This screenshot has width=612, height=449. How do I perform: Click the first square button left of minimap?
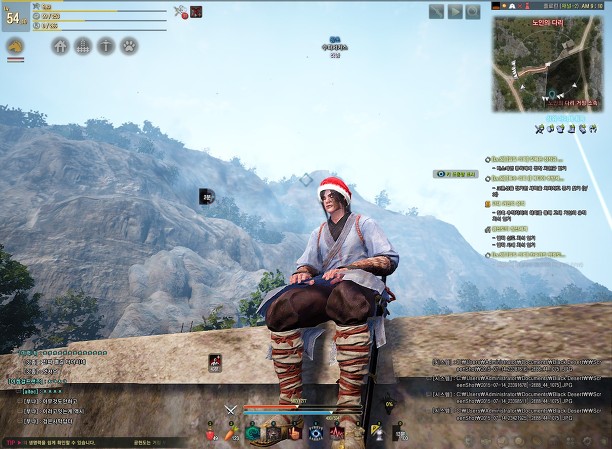tap(437, 12)
